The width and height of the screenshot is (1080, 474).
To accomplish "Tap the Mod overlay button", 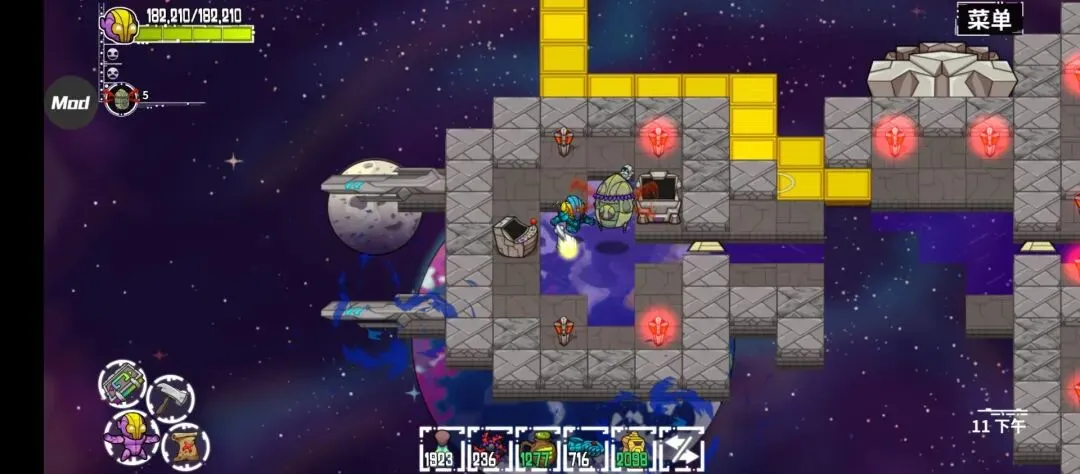I will pos(71,103).
